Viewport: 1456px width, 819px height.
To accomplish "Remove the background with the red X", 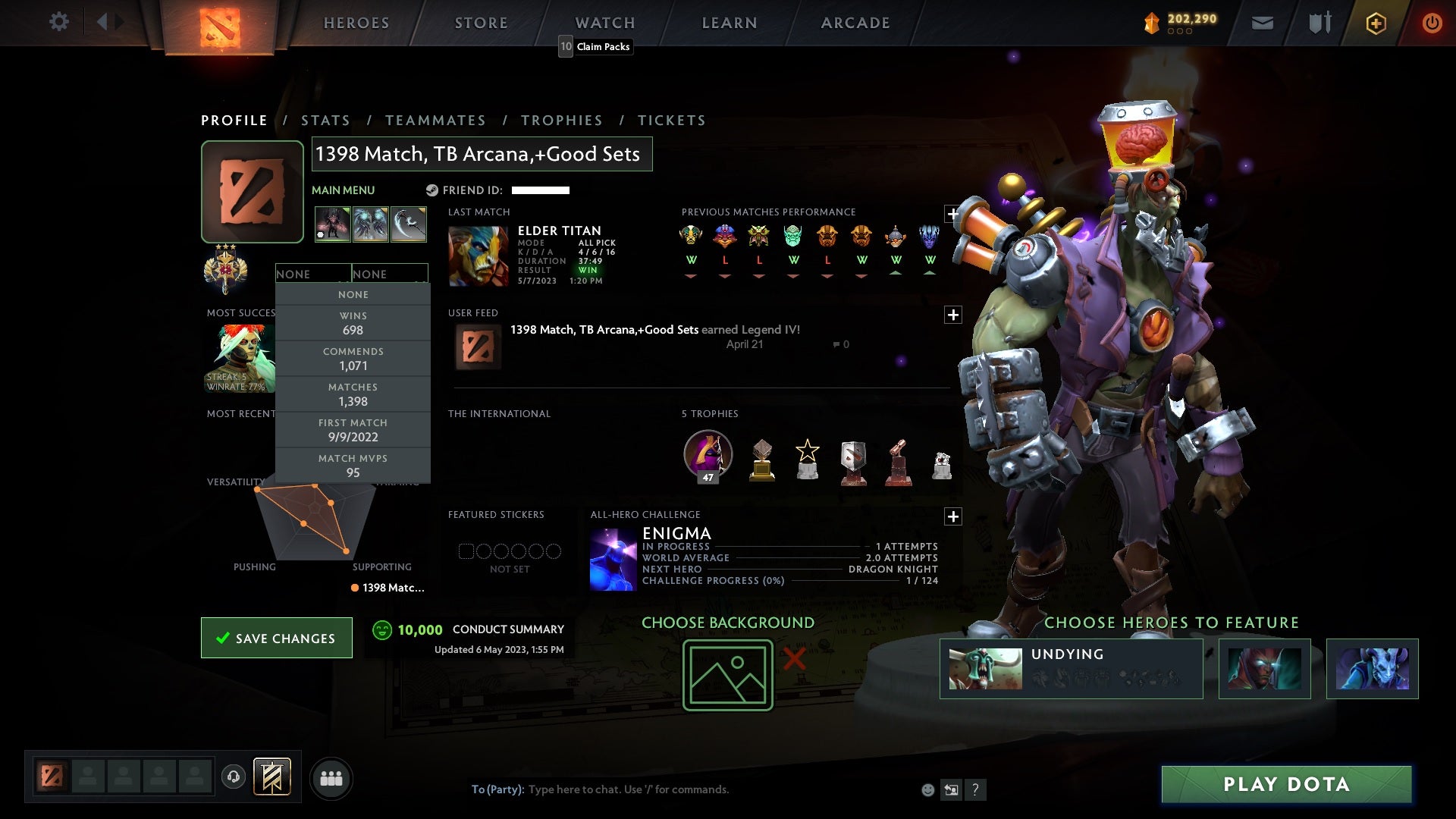I will pos(793,660).
